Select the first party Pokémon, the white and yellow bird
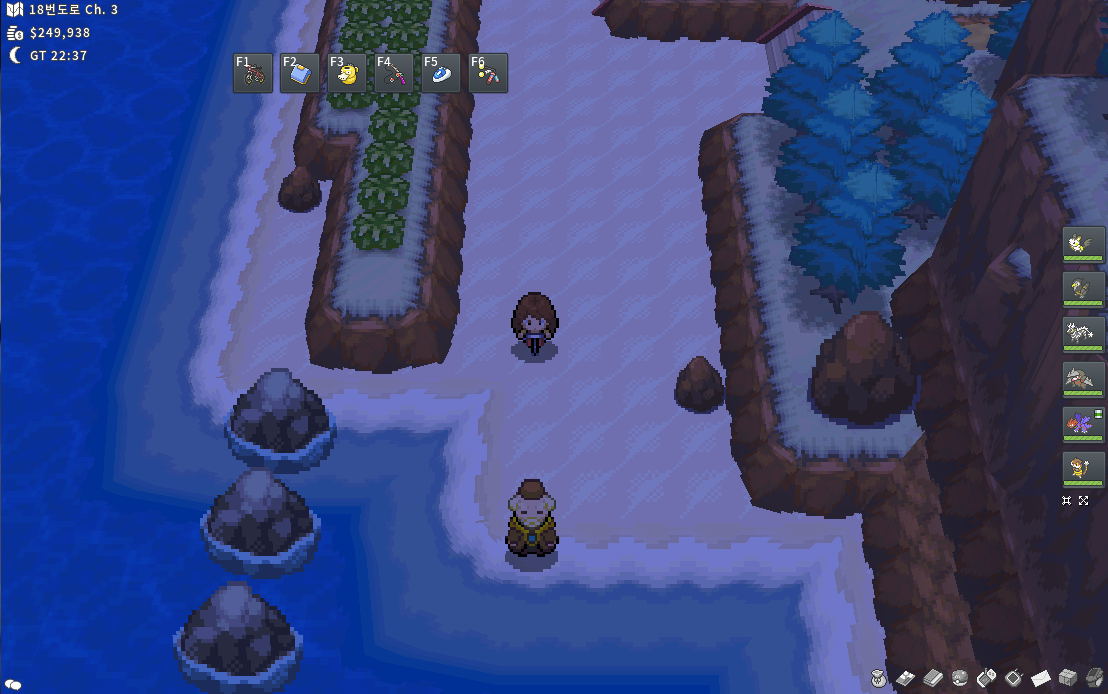 click(1084, 244)
